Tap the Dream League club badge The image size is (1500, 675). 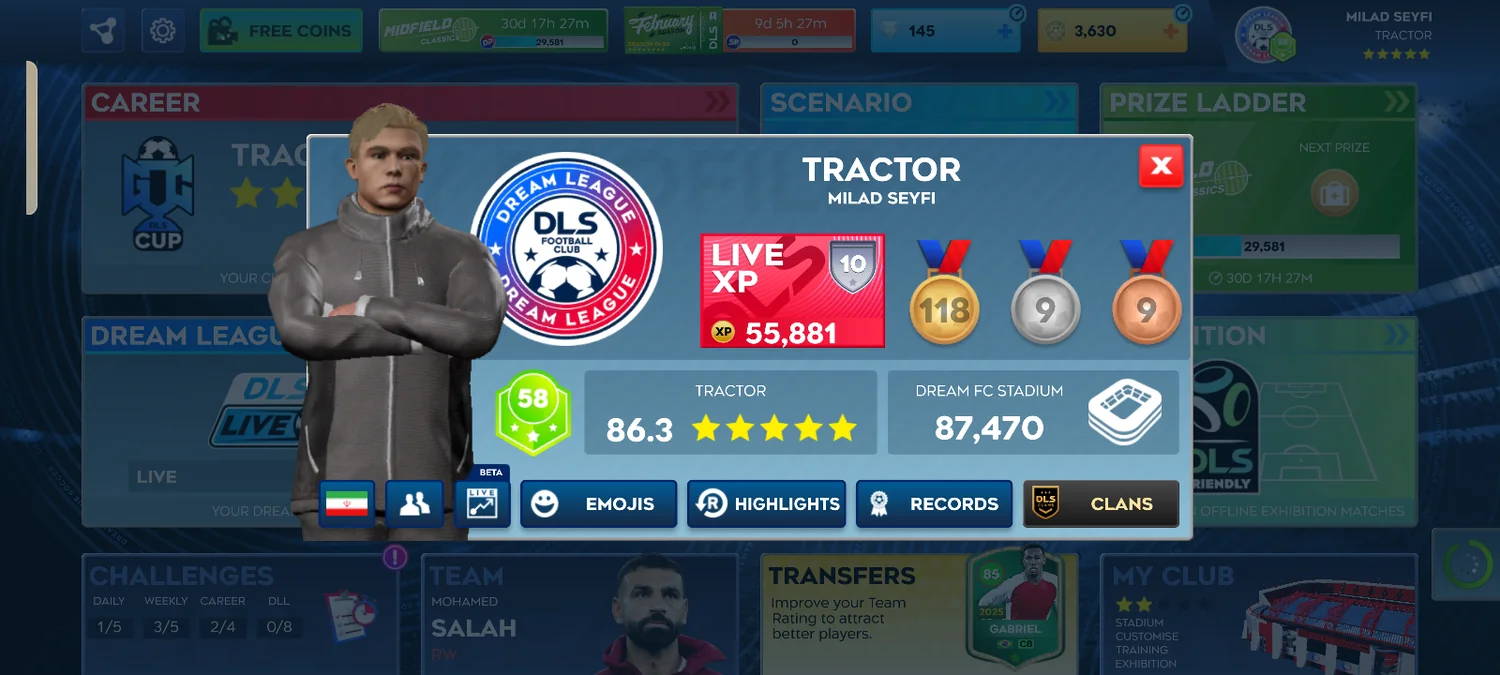pos(566,250)
